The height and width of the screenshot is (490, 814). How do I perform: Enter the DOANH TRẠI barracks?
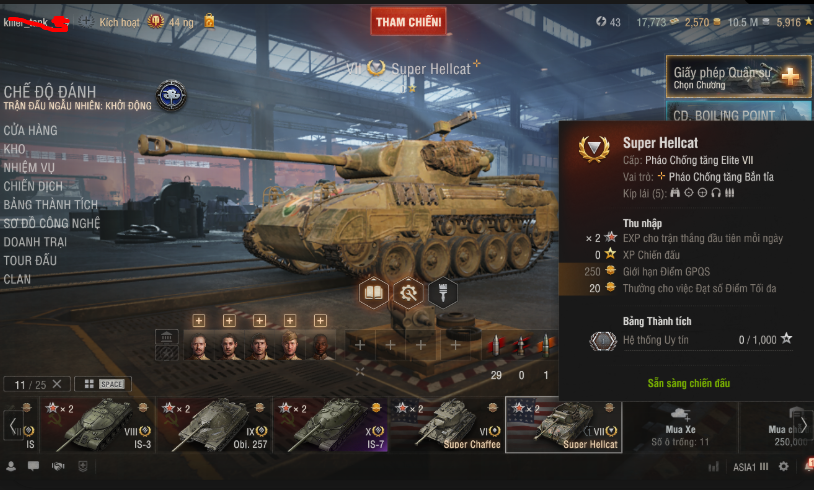[x=36, y=242]
